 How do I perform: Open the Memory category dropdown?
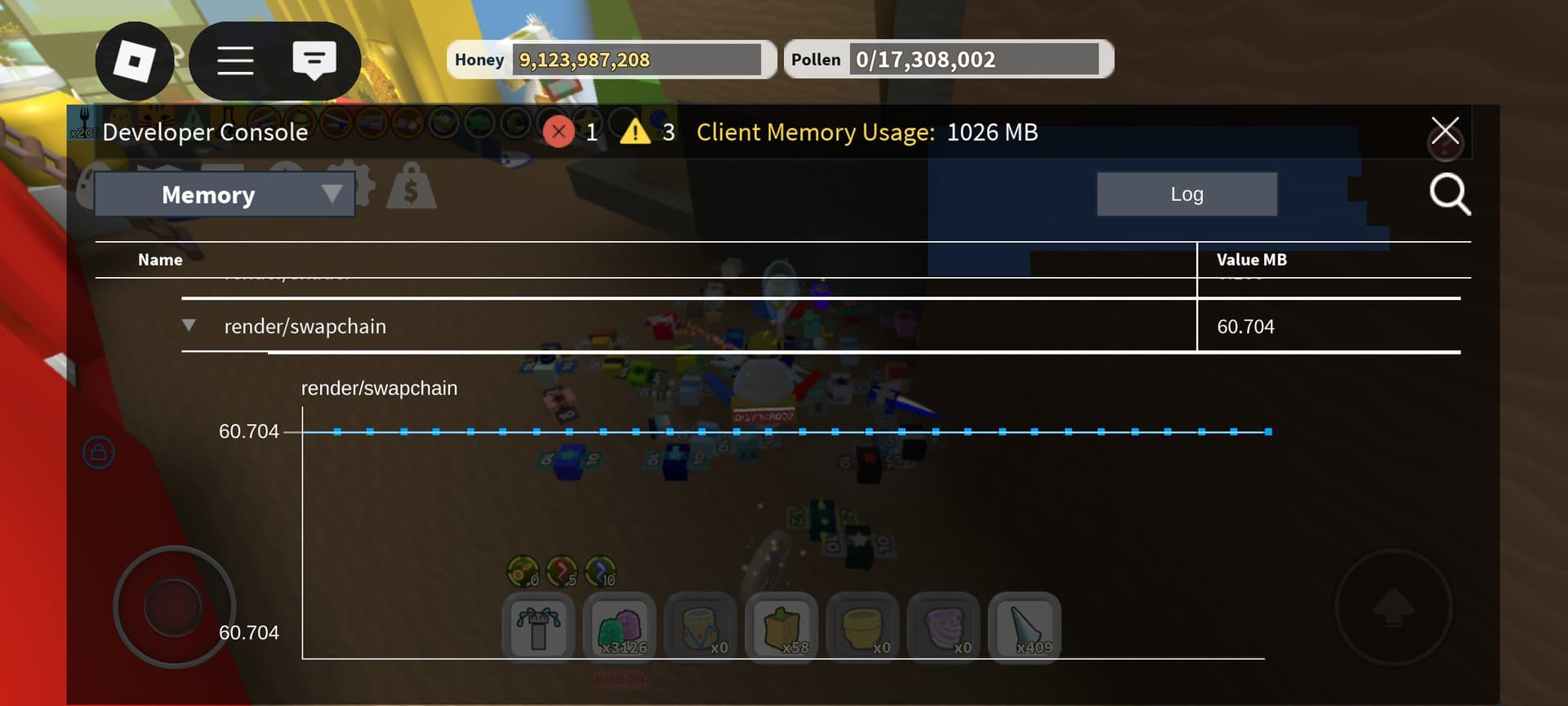tap(208, 194)
